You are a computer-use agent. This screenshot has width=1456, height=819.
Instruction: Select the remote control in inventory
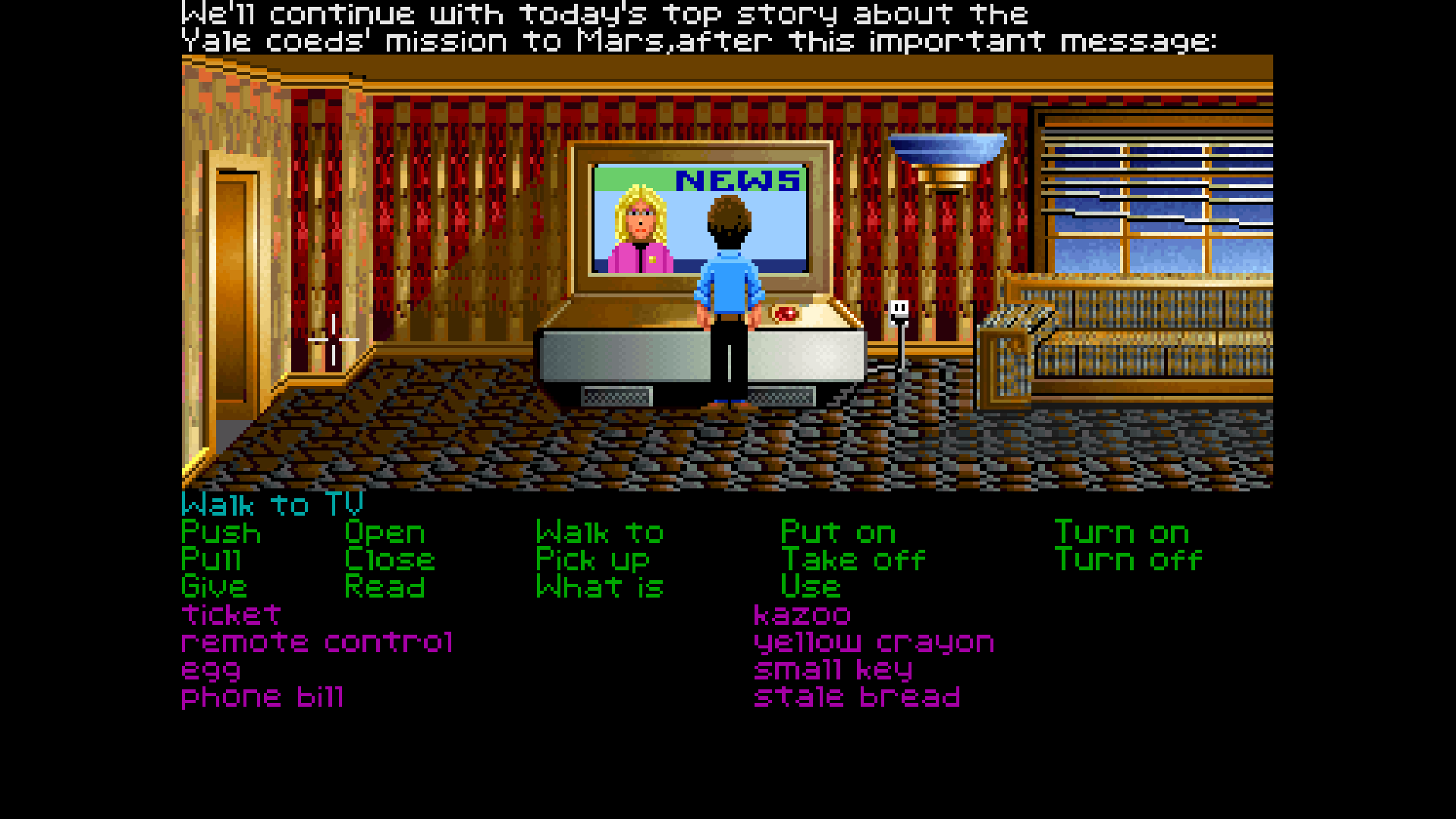pyautogui.click(x=317, y=642)
